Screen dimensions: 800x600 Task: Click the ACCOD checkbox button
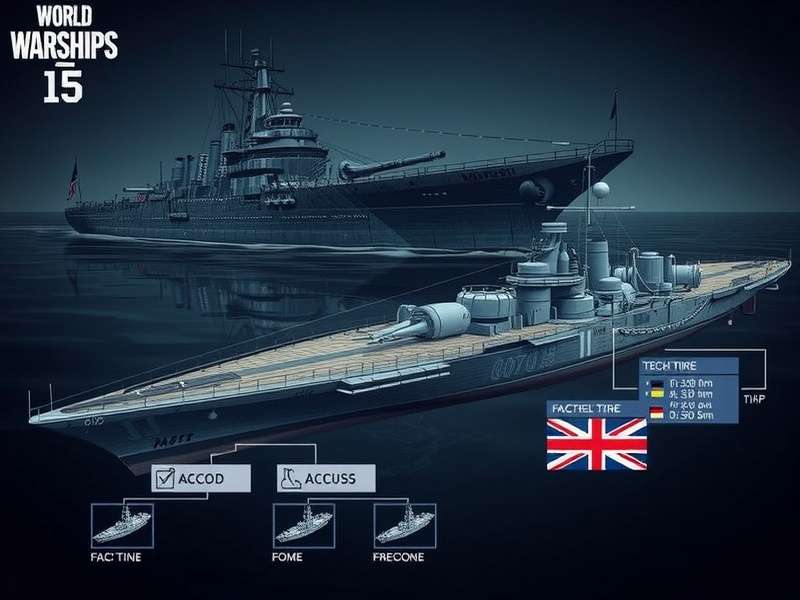click(x=200, y=478)
